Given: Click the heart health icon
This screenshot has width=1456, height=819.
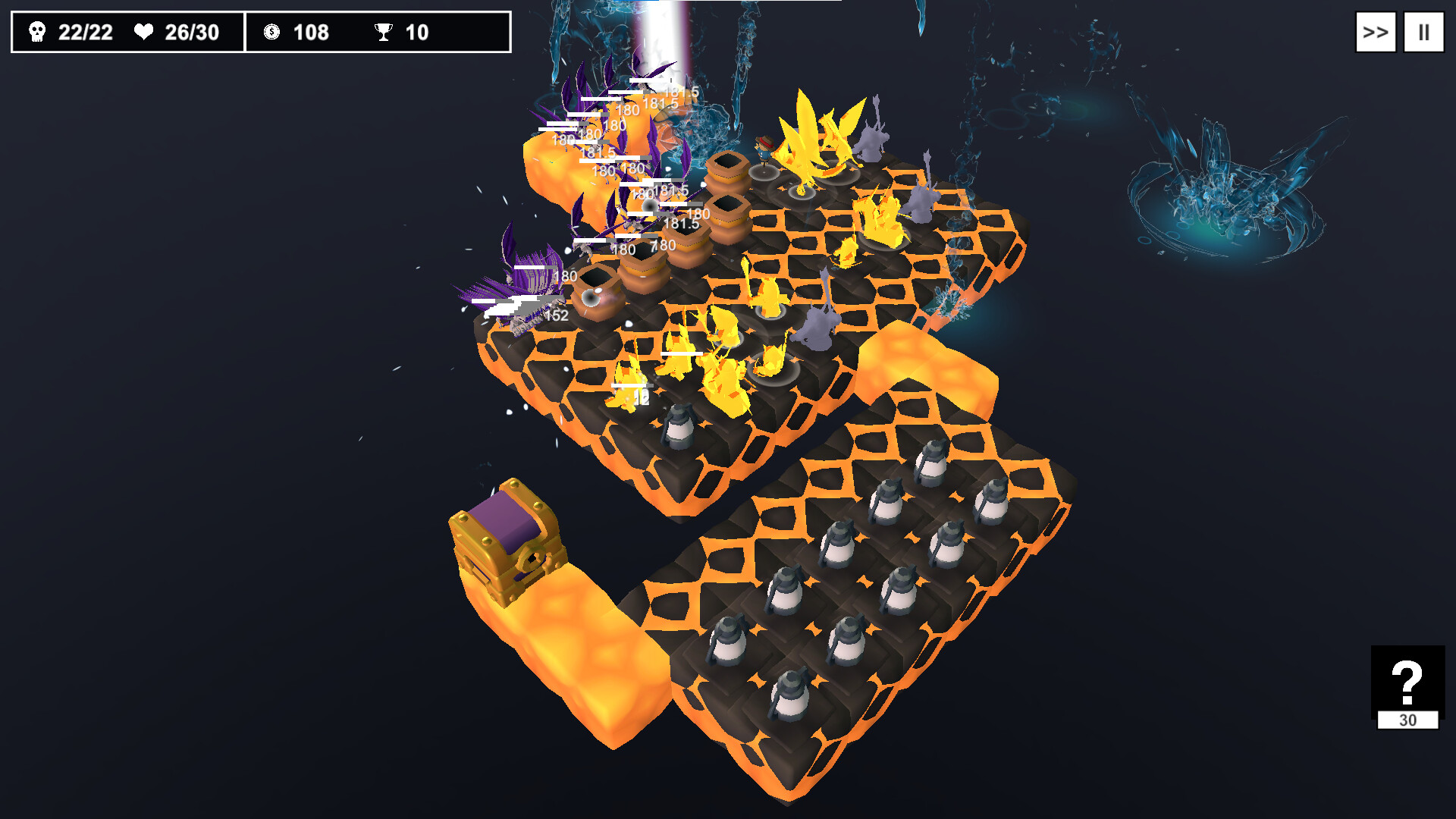Looking at the screenshot, I should coord(144,33).
